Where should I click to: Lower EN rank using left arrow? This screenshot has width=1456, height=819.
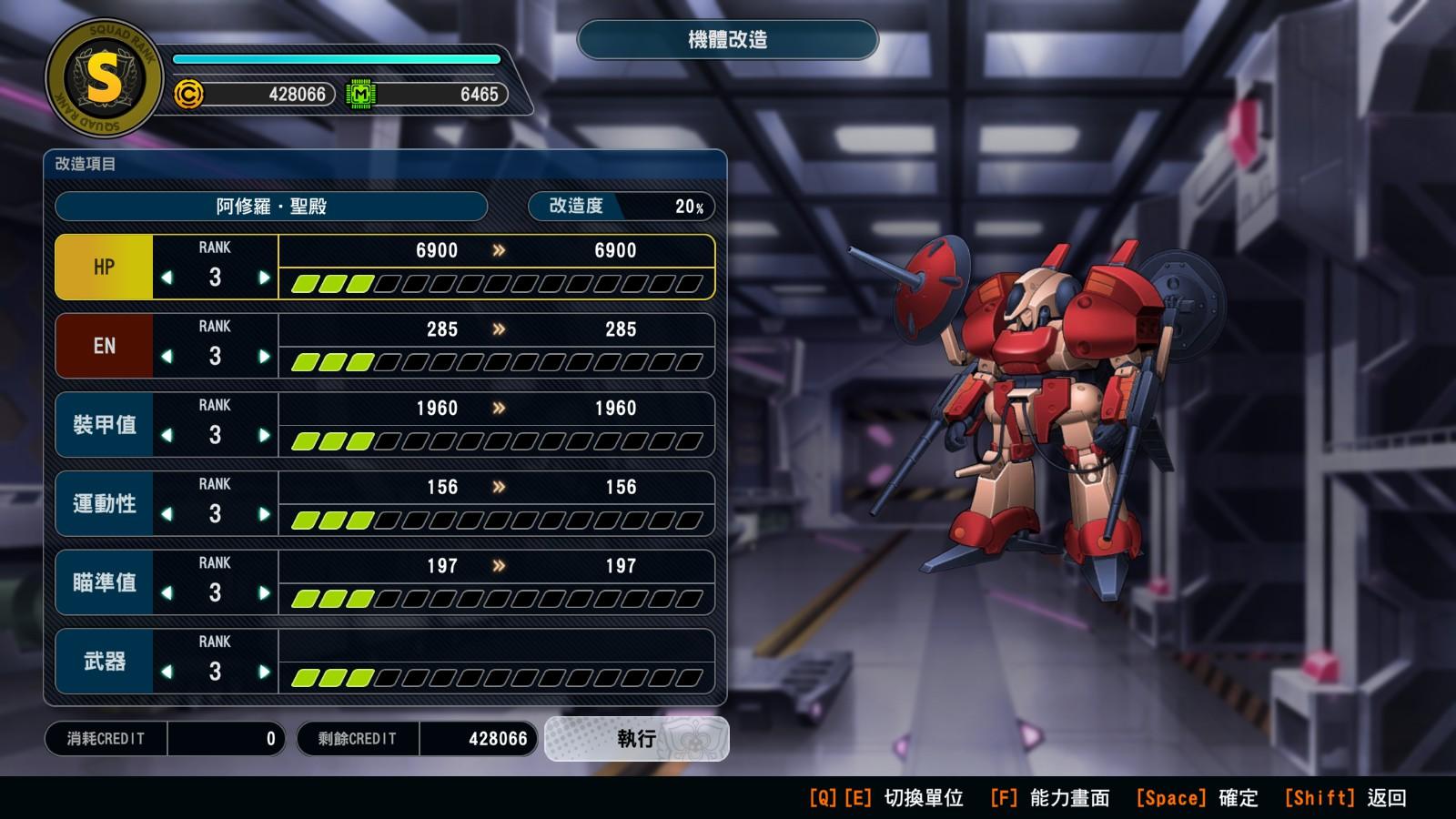pos(167,357)
